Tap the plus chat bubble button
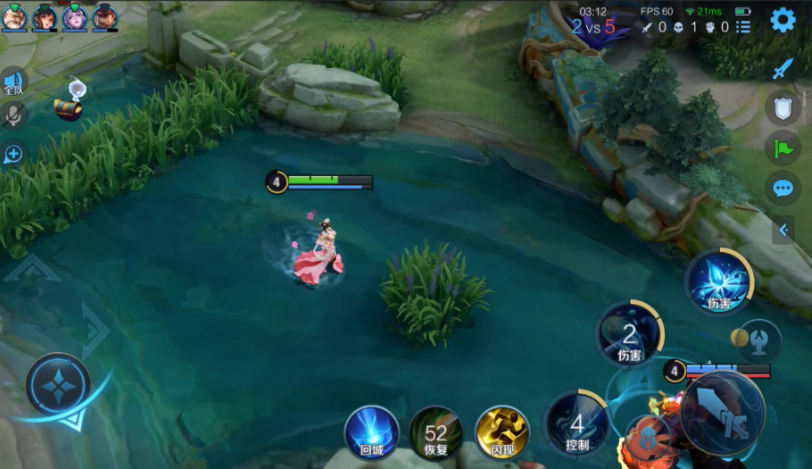This screenshot has height=469, width=812. click(x=13, y=154)
